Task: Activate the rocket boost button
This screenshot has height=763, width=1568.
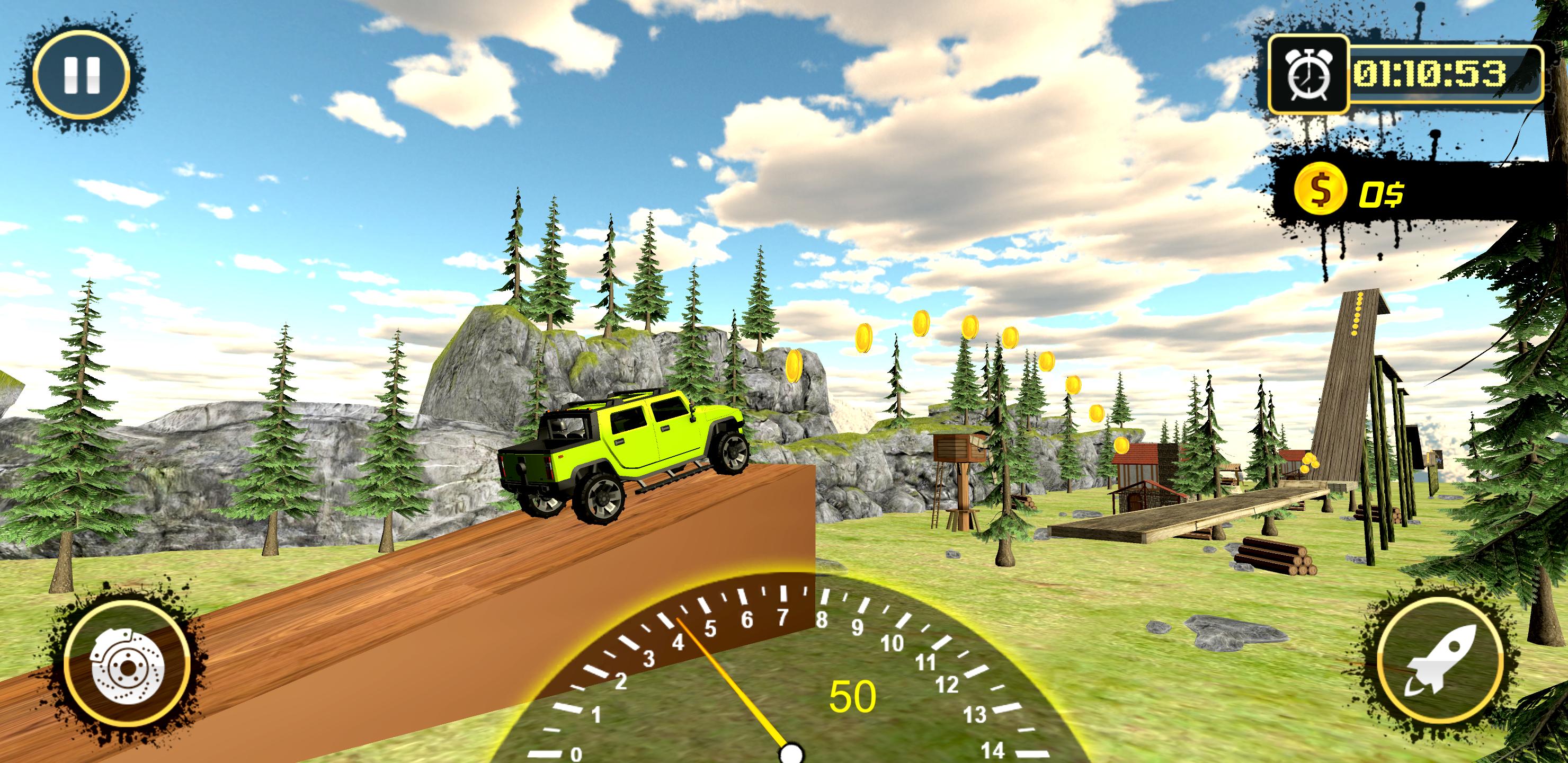Action: point(1440,660)
